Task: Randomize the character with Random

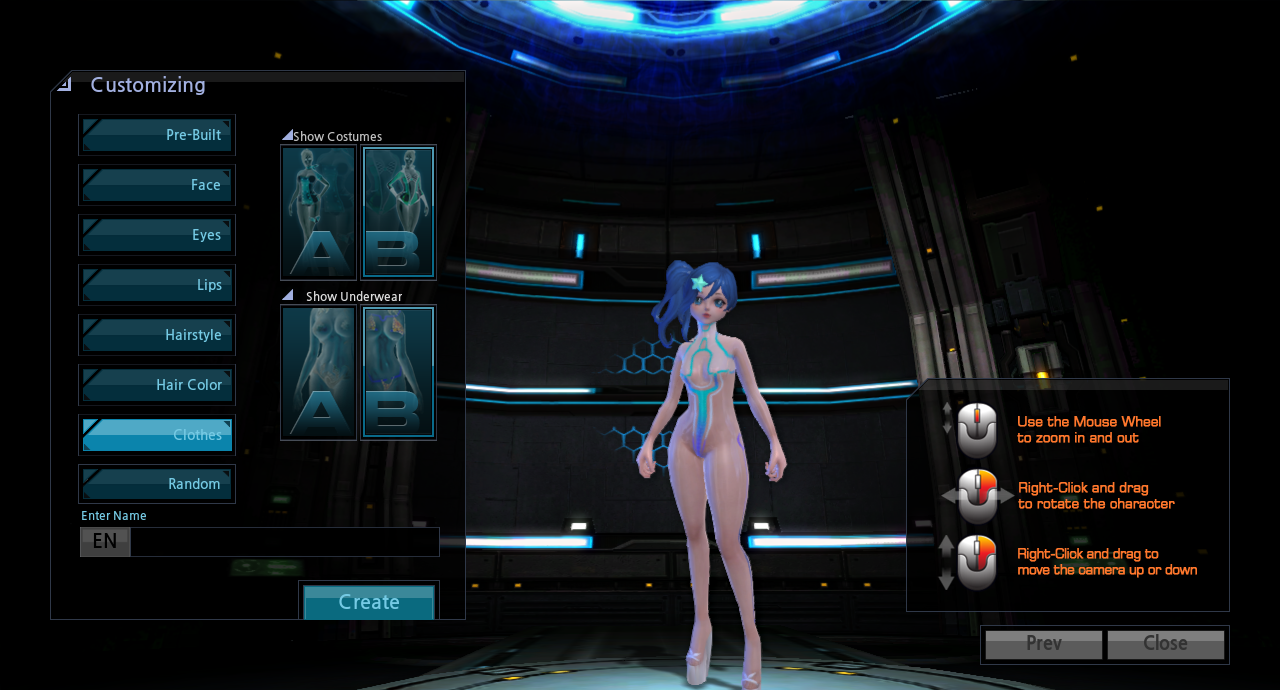Action: (x=157, y=484)
